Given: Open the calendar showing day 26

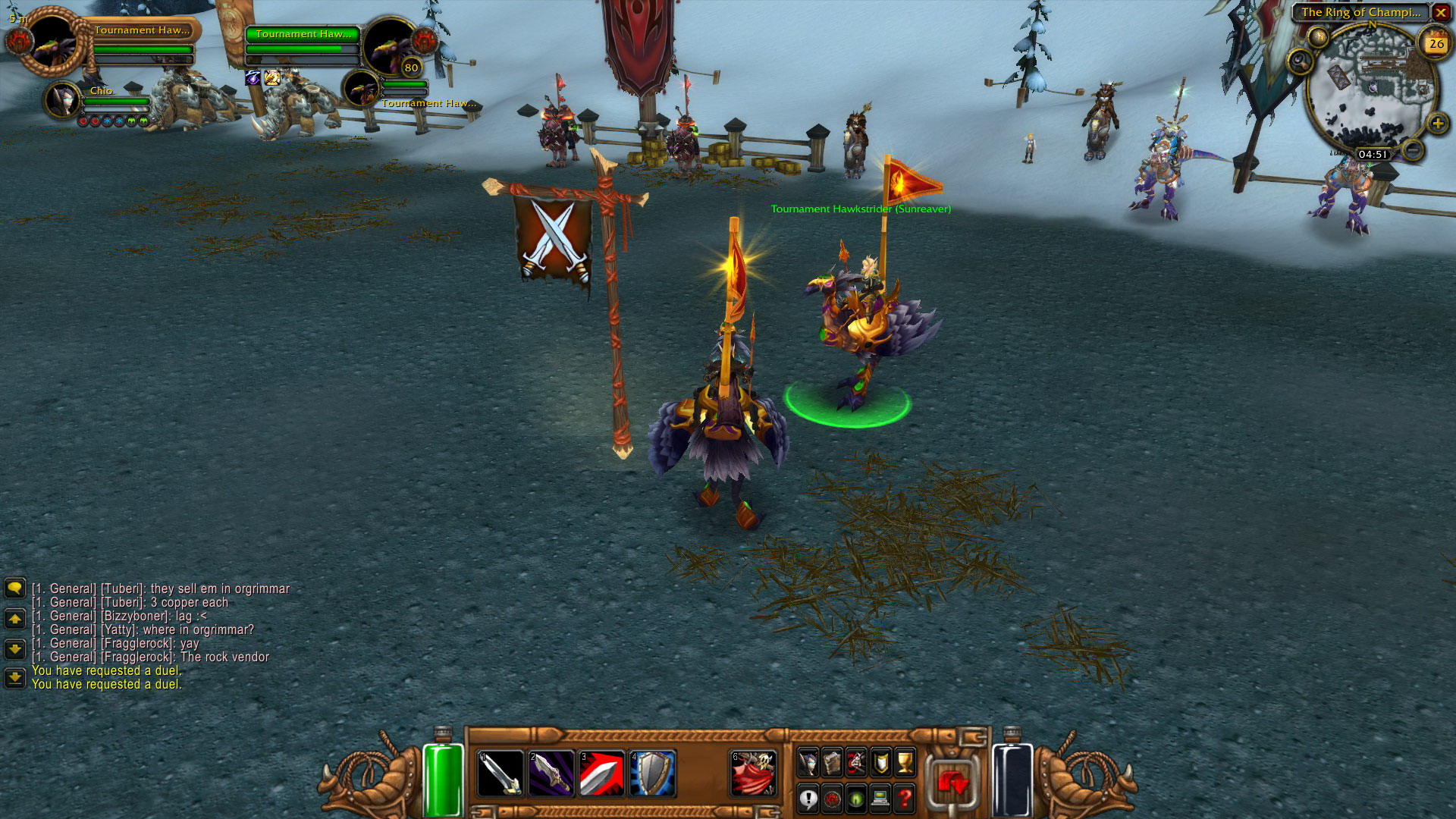Looking at the screenshot, I should 1436,43.
